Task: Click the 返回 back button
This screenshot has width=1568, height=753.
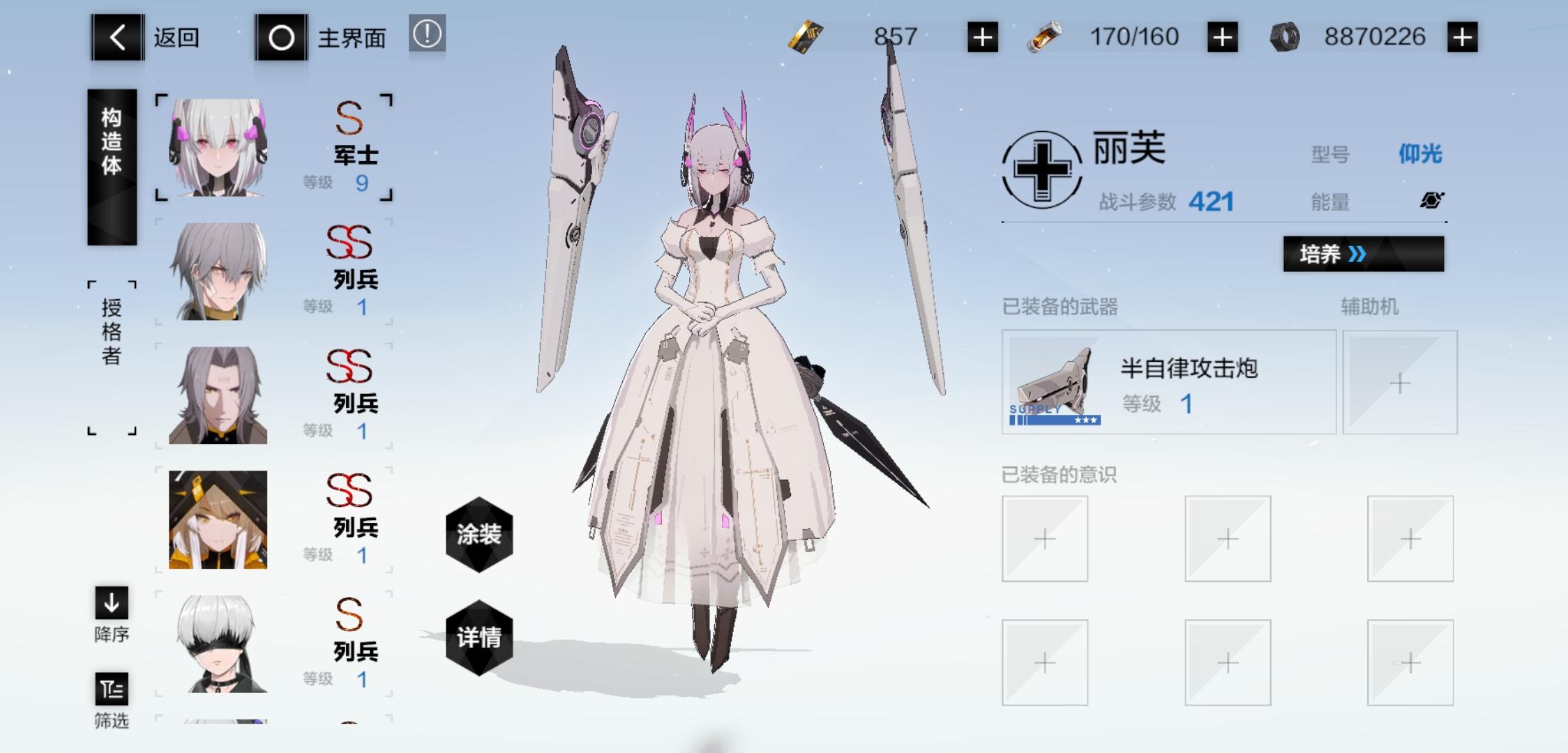Action: (x=117, y=36)
